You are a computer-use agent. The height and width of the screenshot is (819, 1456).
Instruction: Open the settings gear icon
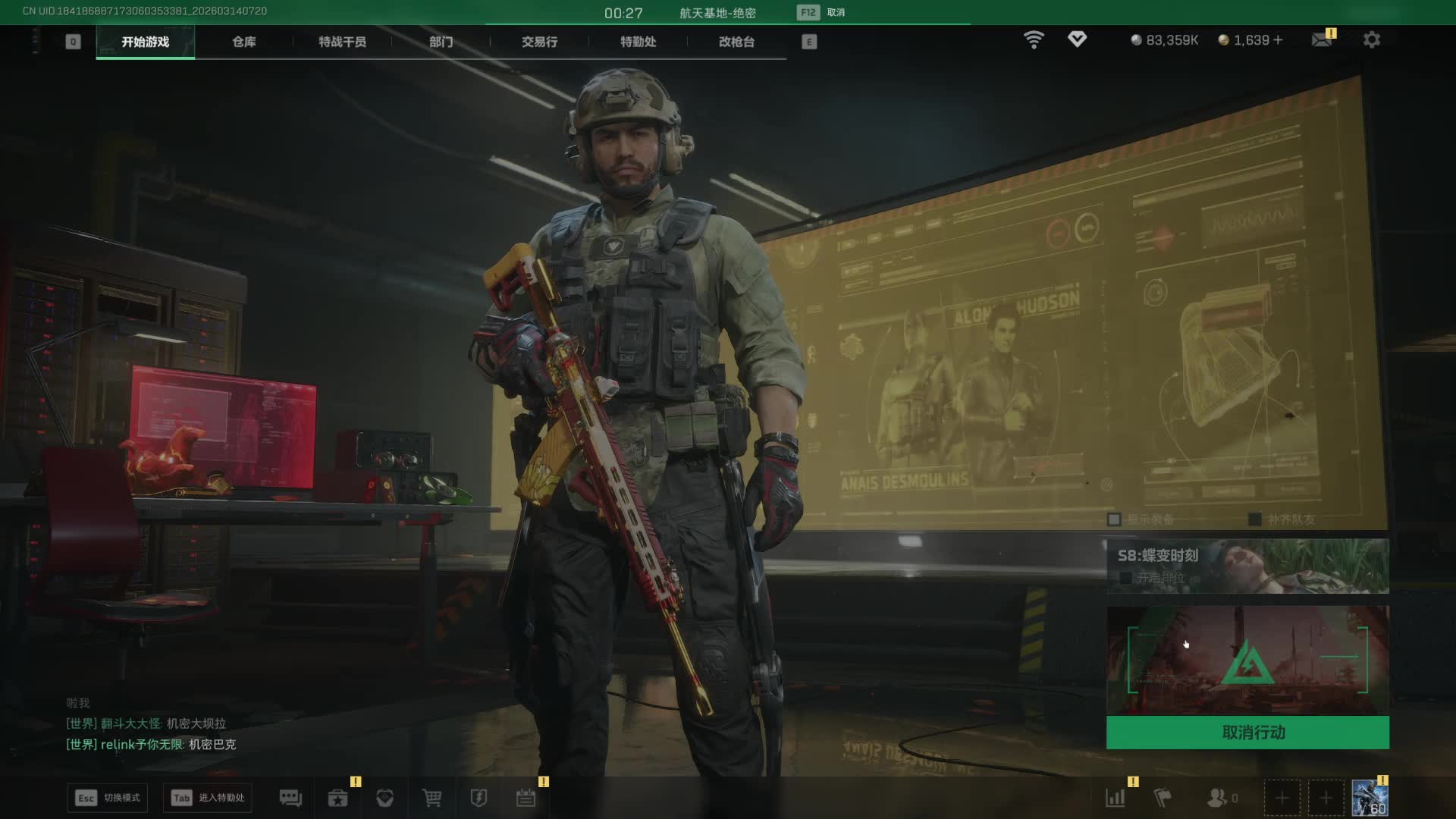point(1372,39)
